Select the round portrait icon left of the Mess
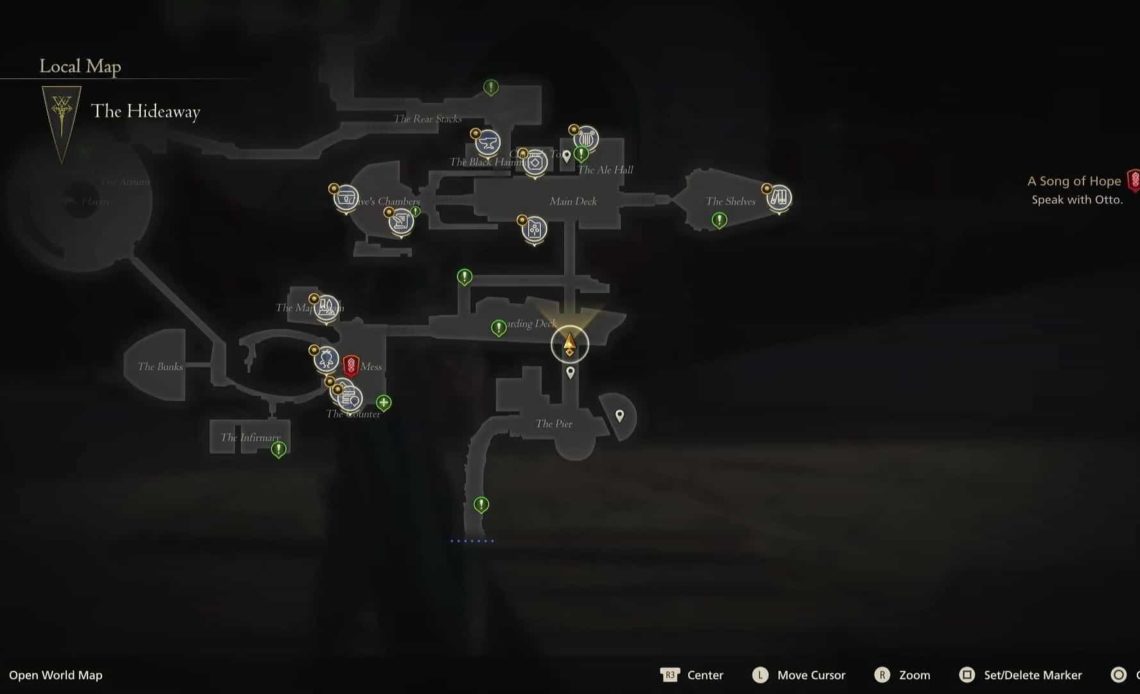The height and width of the screenshot is (694, 1140). 324,357
